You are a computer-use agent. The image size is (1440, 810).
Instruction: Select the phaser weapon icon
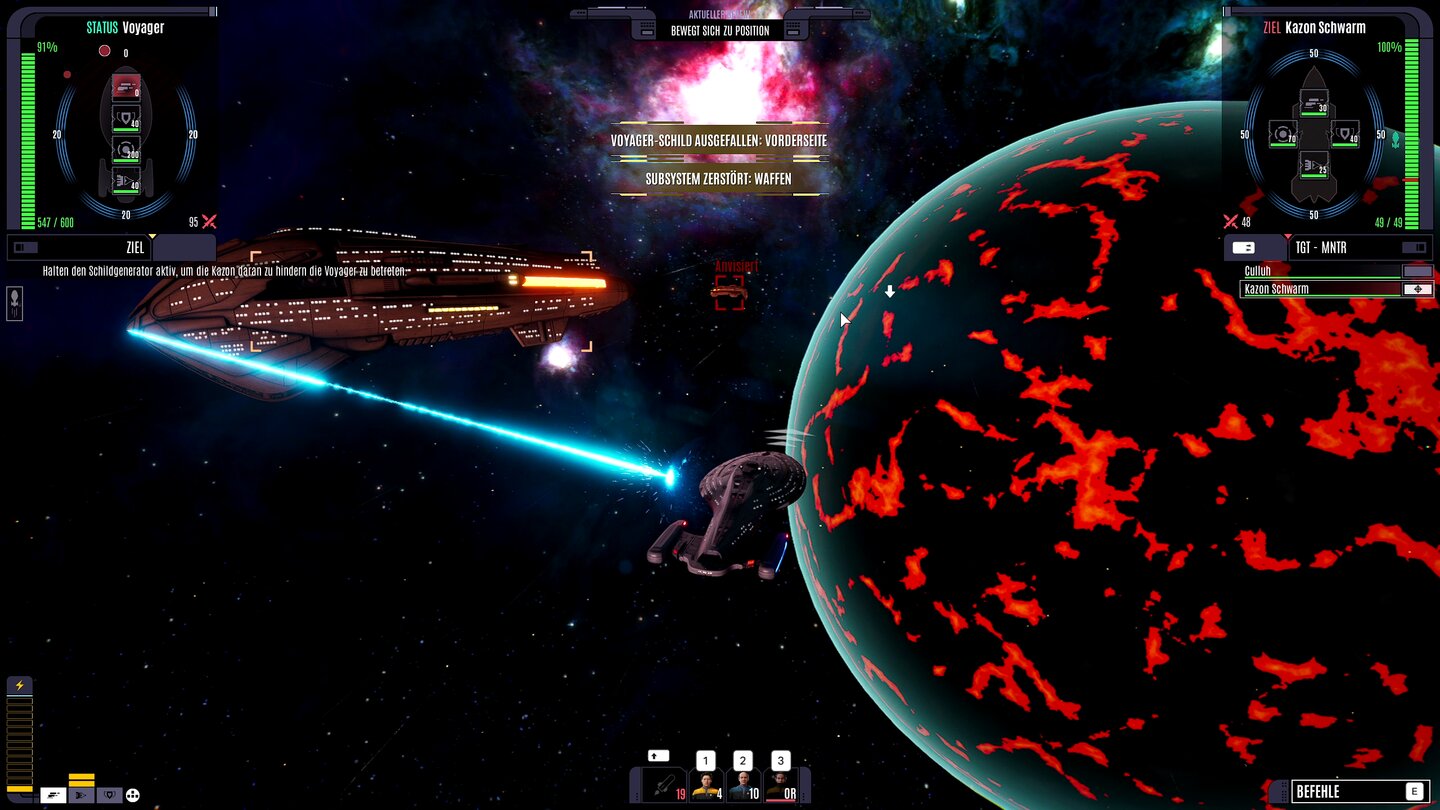(x=54, y=796)
